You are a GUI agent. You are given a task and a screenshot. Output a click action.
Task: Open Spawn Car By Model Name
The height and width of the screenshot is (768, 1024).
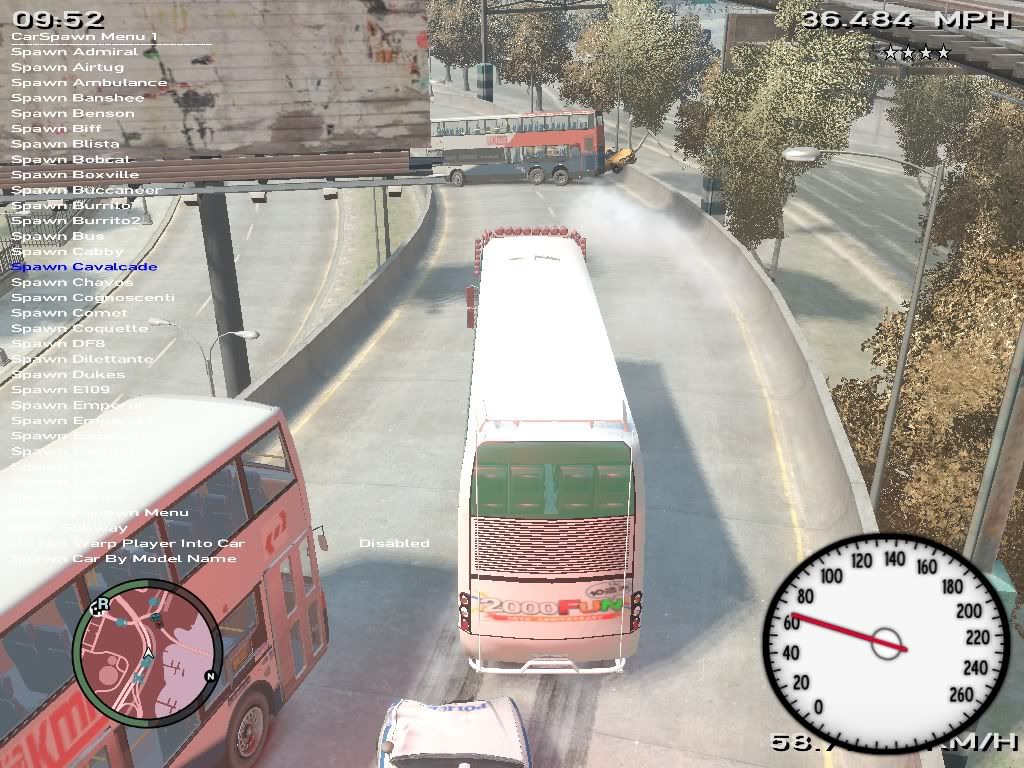pyautogui.click(x=124, y=559)
